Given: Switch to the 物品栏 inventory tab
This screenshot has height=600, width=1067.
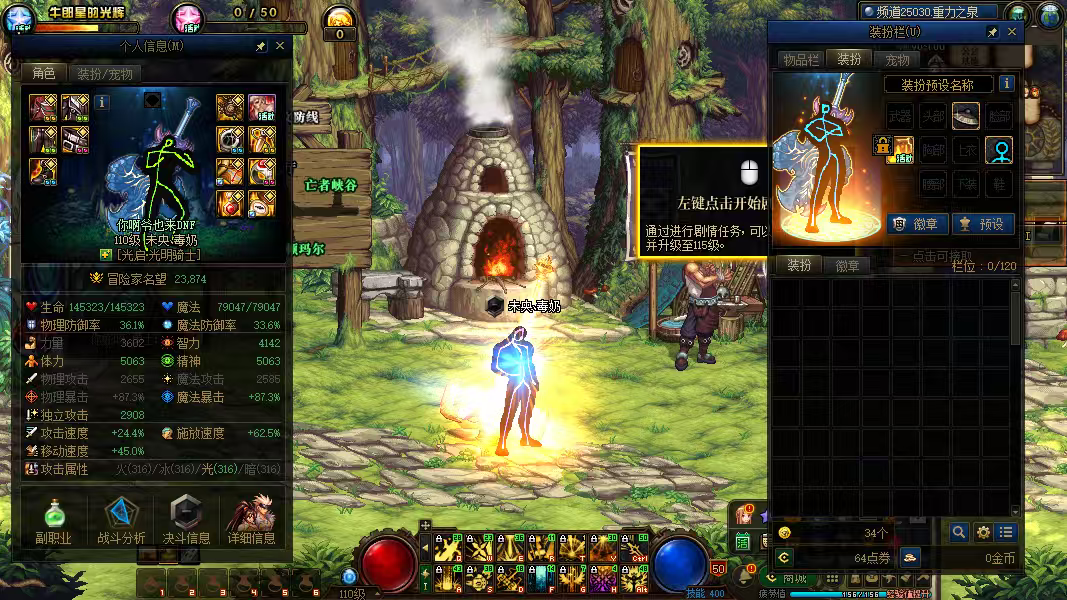Looking at the screenshot, I should tap(801, 60).
